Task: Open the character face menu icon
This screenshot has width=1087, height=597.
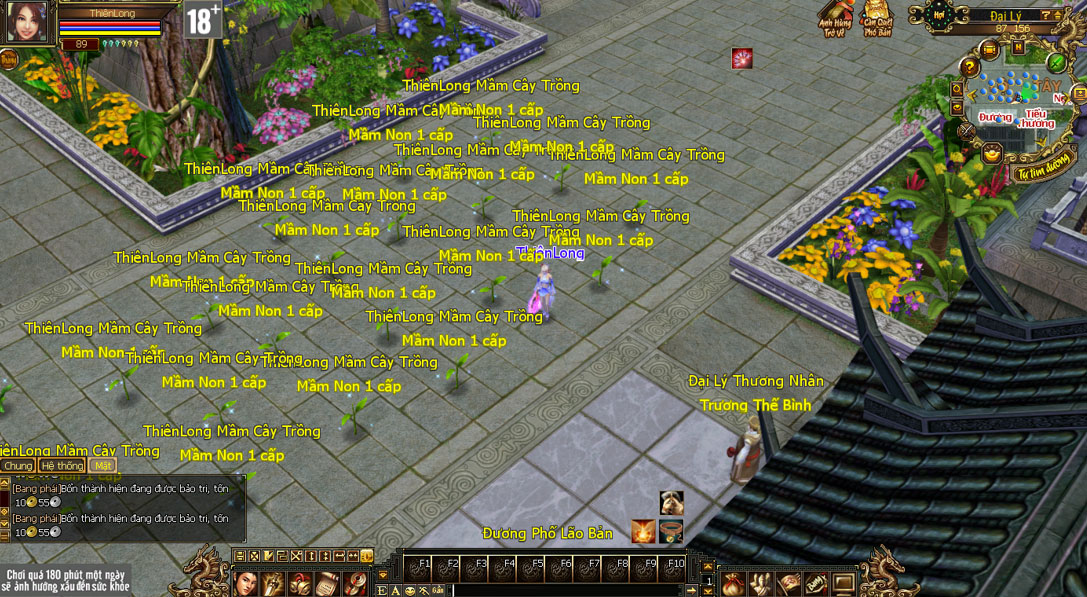Action: tap(246, 583)
